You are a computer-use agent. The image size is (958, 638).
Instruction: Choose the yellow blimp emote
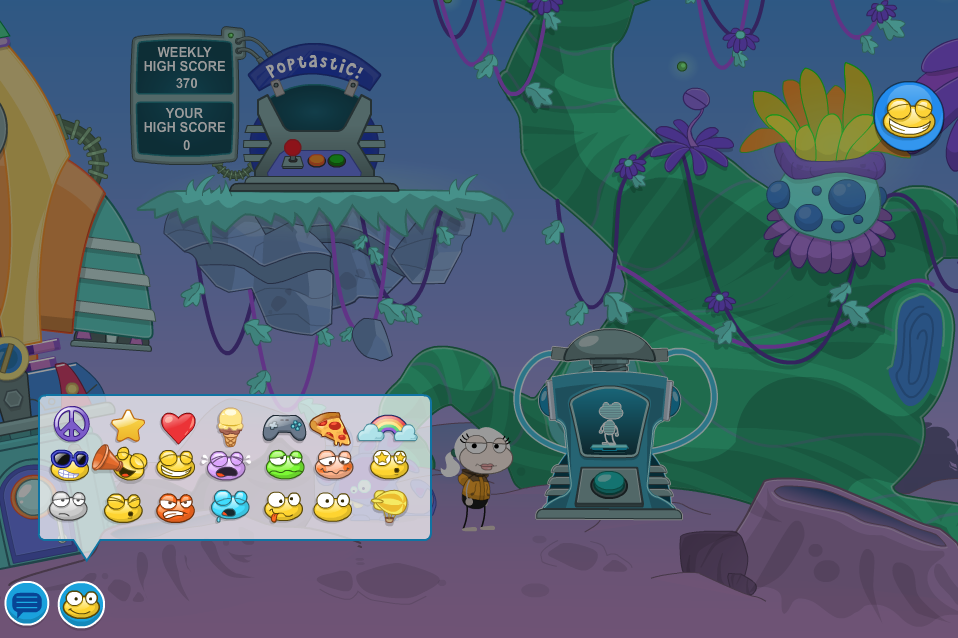coord(389,505)
